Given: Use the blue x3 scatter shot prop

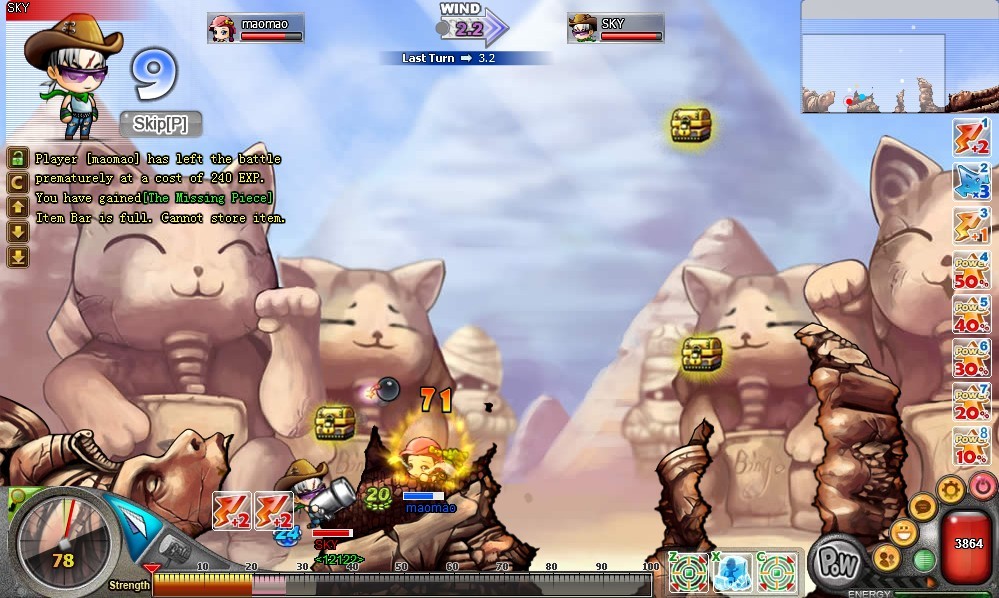Looking at the screenshot, I should (970, 182).
